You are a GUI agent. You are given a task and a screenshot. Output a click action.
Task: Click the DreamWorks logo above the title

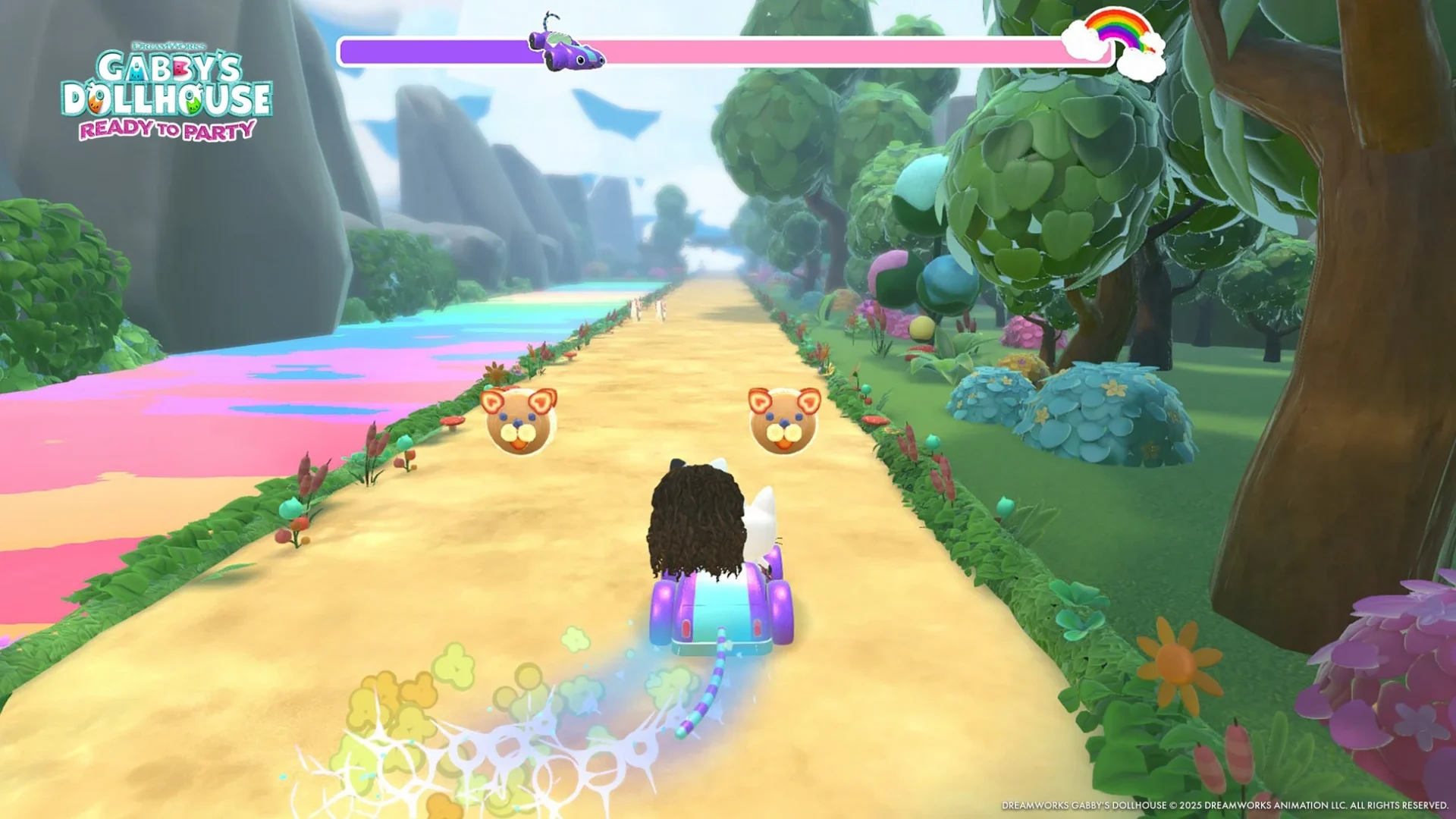[169, 46]
